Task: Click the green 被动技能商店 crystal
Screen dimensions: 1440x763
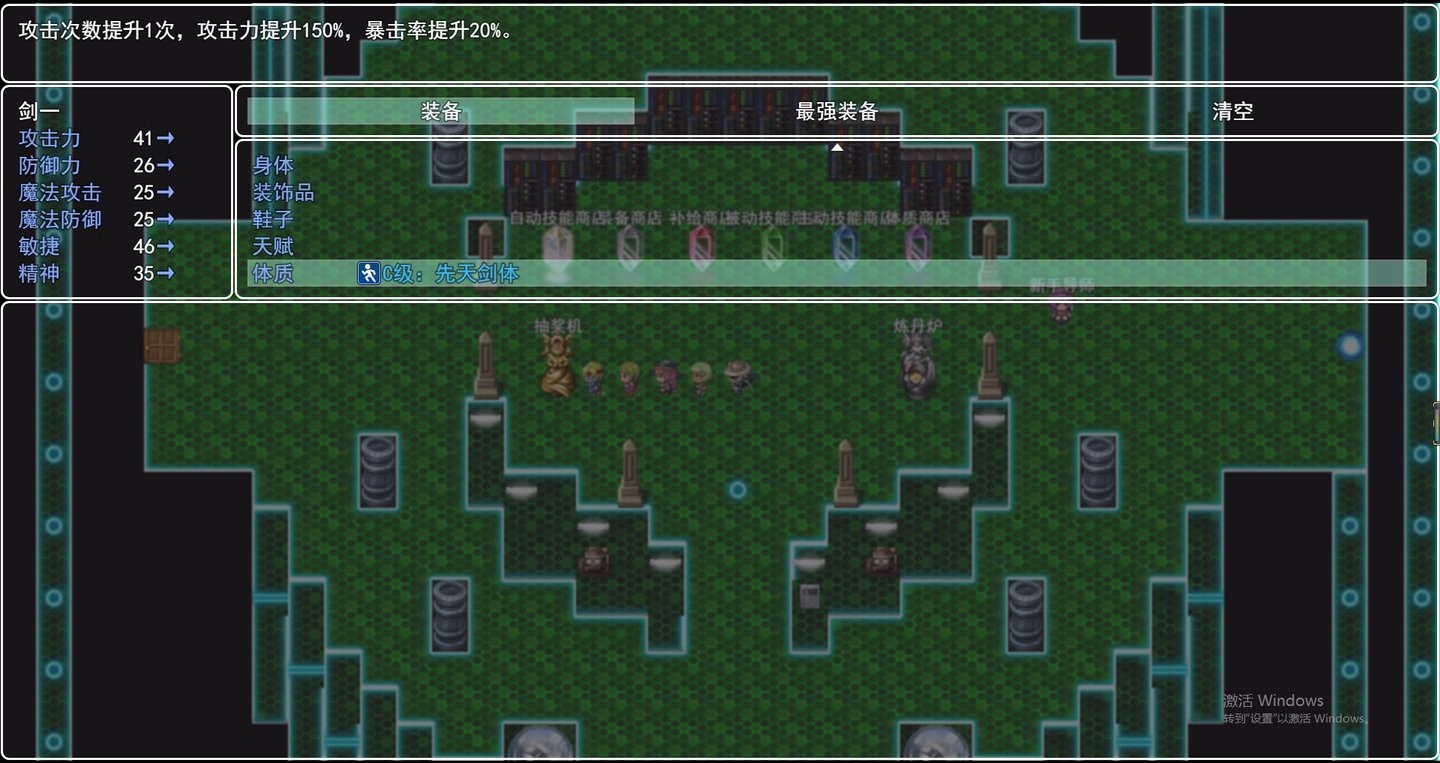Action: tap(773, 245)
